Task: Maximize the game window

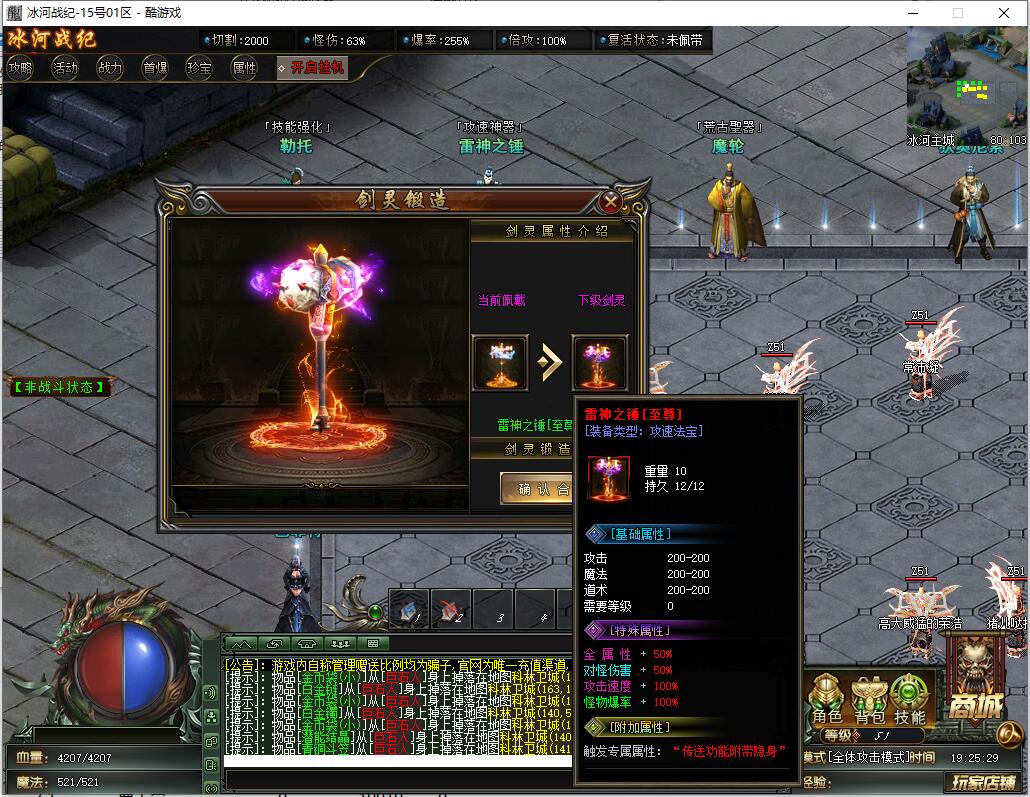Action: [x=957, y=13]
